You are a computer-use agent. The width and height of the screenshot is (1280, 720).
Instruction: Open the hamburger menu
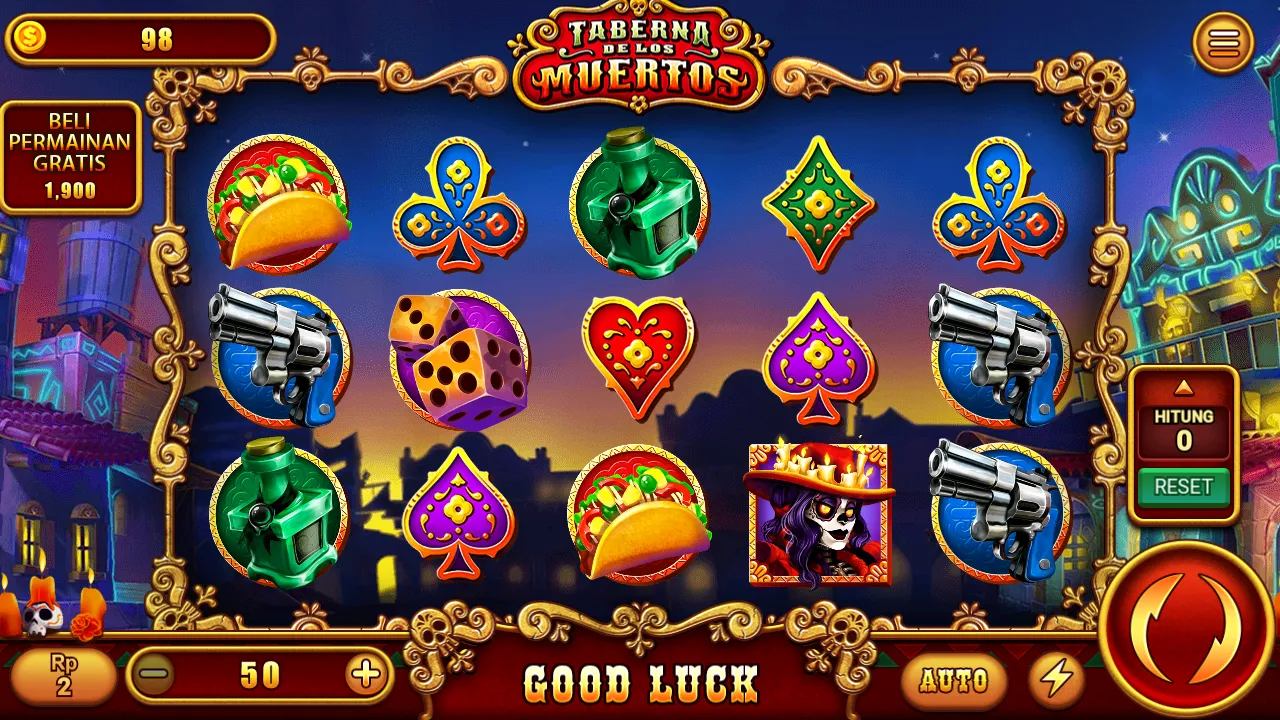point(1224,42)
